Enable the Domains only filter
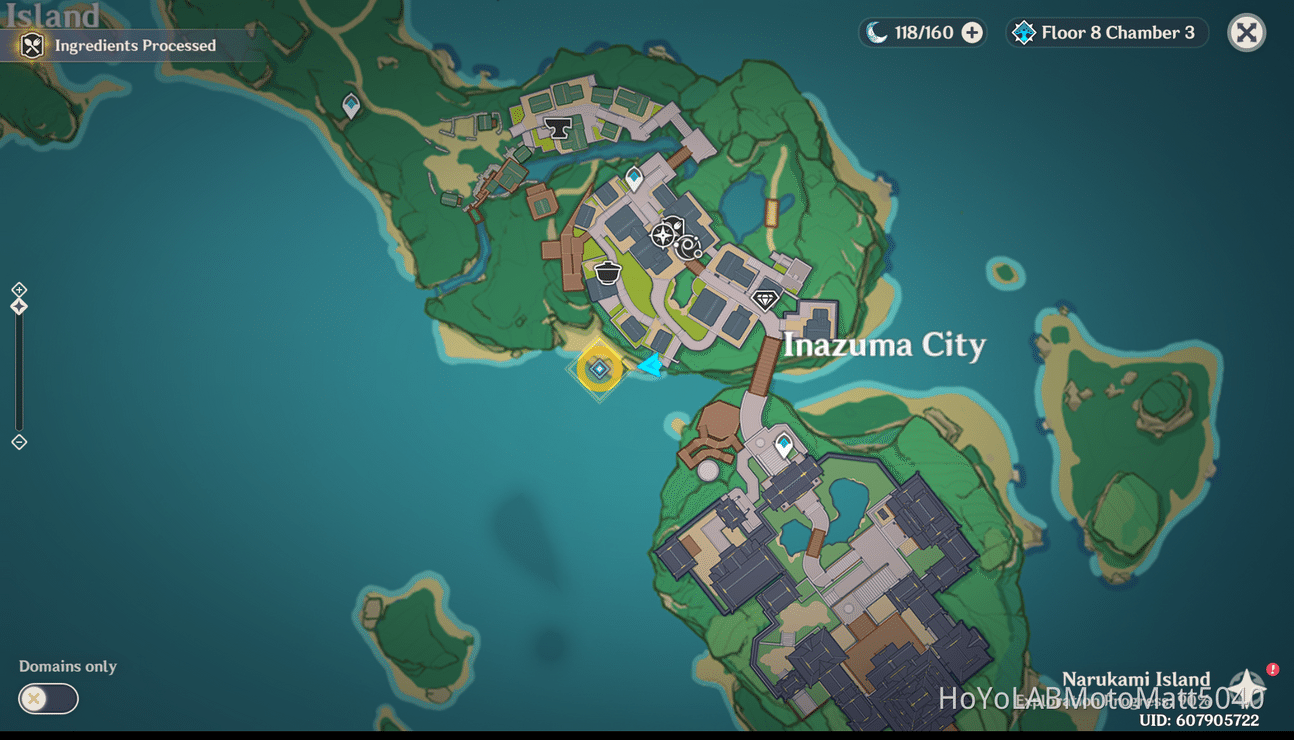 click(47, 699)
